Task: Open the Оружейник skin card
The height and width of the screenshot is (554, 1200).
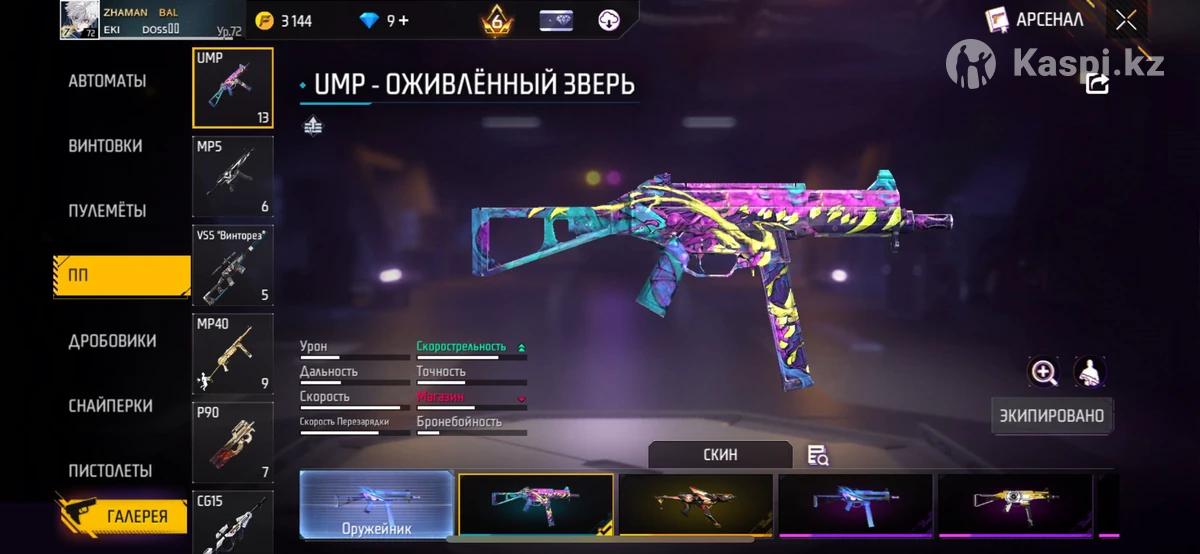Action: (x=376, y=505)
